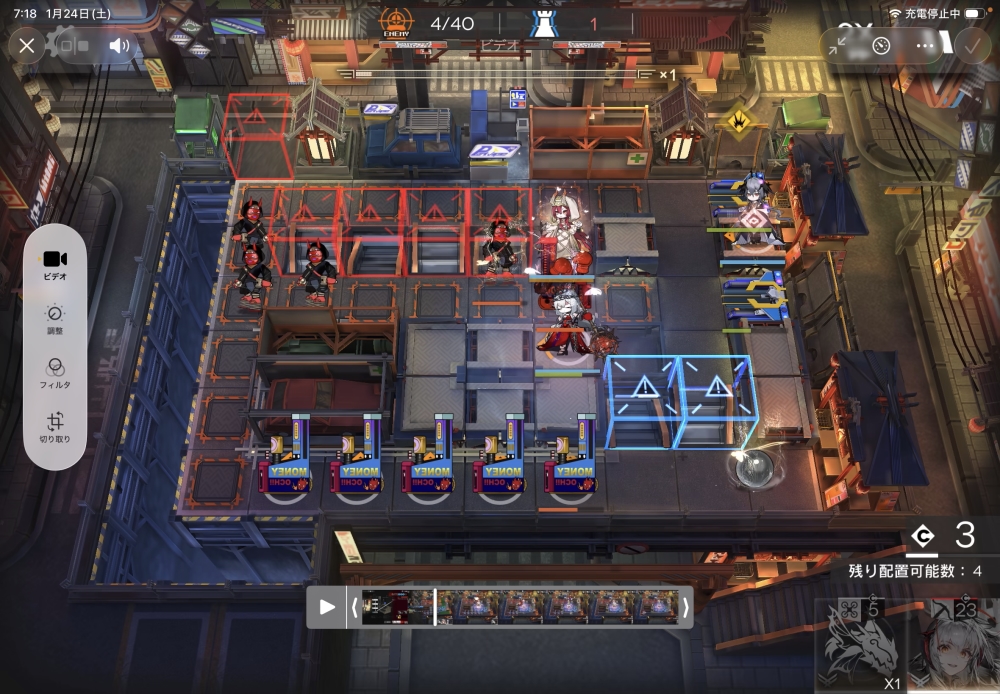Choose the 切り取り (Crop) tool

click(x=55, y=427)
